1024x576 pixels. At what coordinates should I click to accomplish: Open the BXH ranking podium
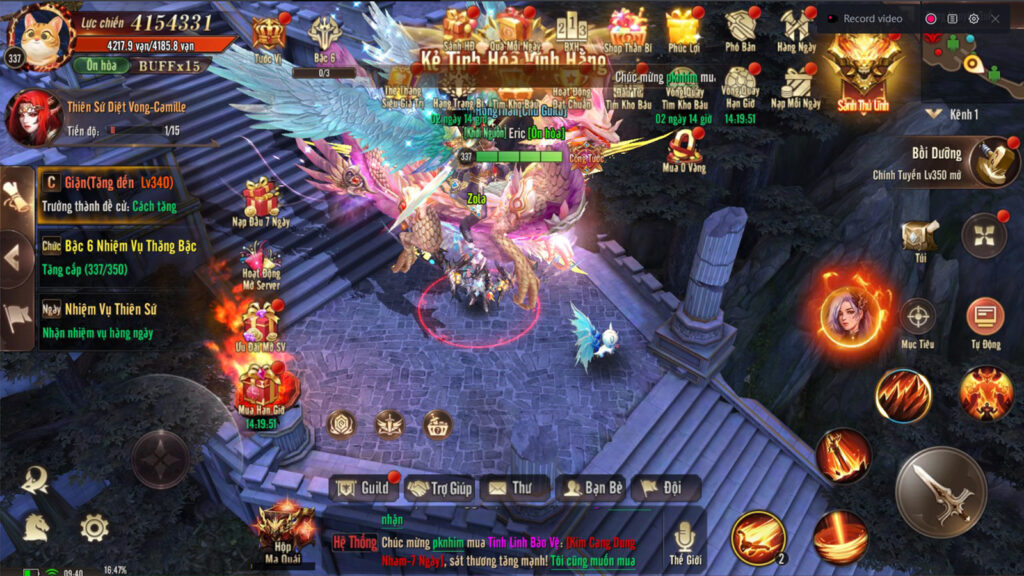click(572, 30)
